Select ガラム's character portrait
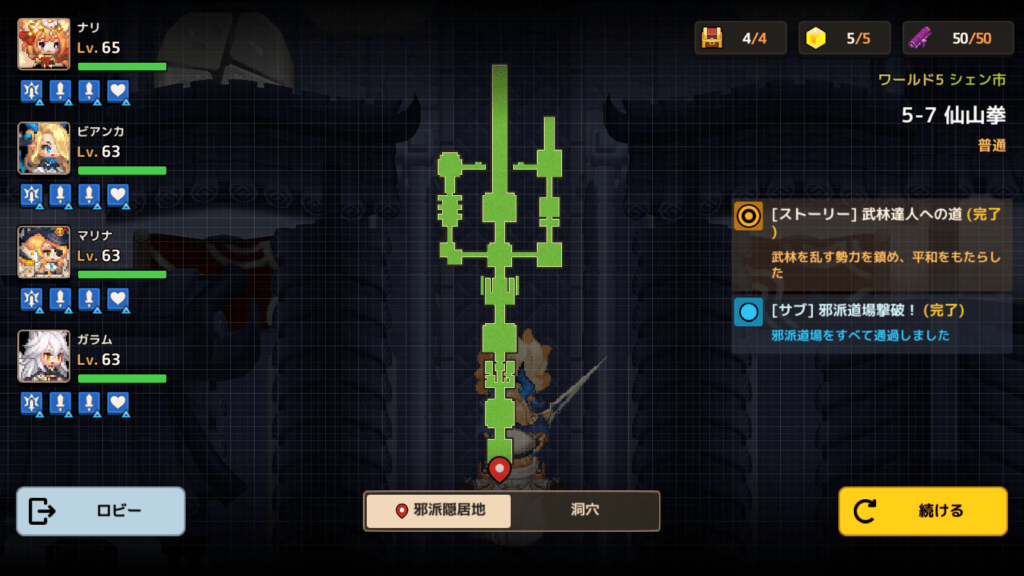The height and width of the screenshot is (576, 1024). click(x=44, y=356)
